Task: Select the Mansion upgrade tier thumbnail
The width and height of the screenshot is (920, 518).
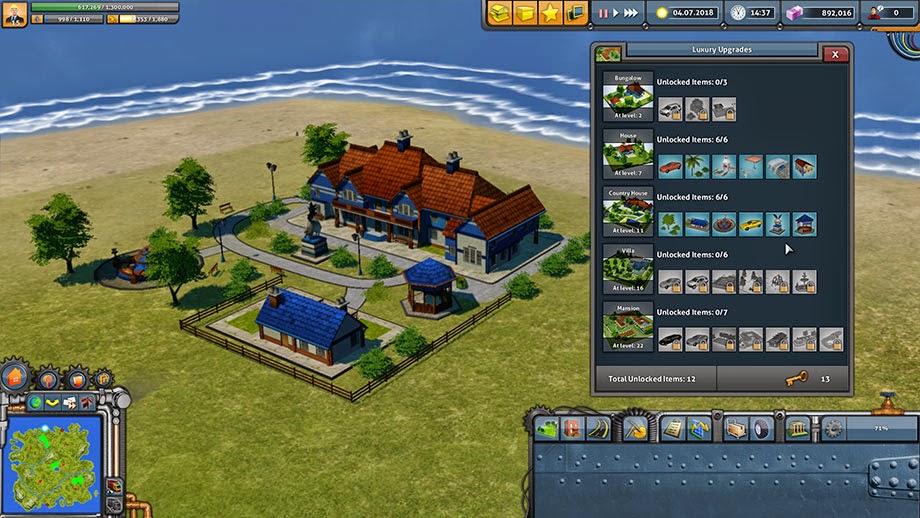Action: [628, 327]
